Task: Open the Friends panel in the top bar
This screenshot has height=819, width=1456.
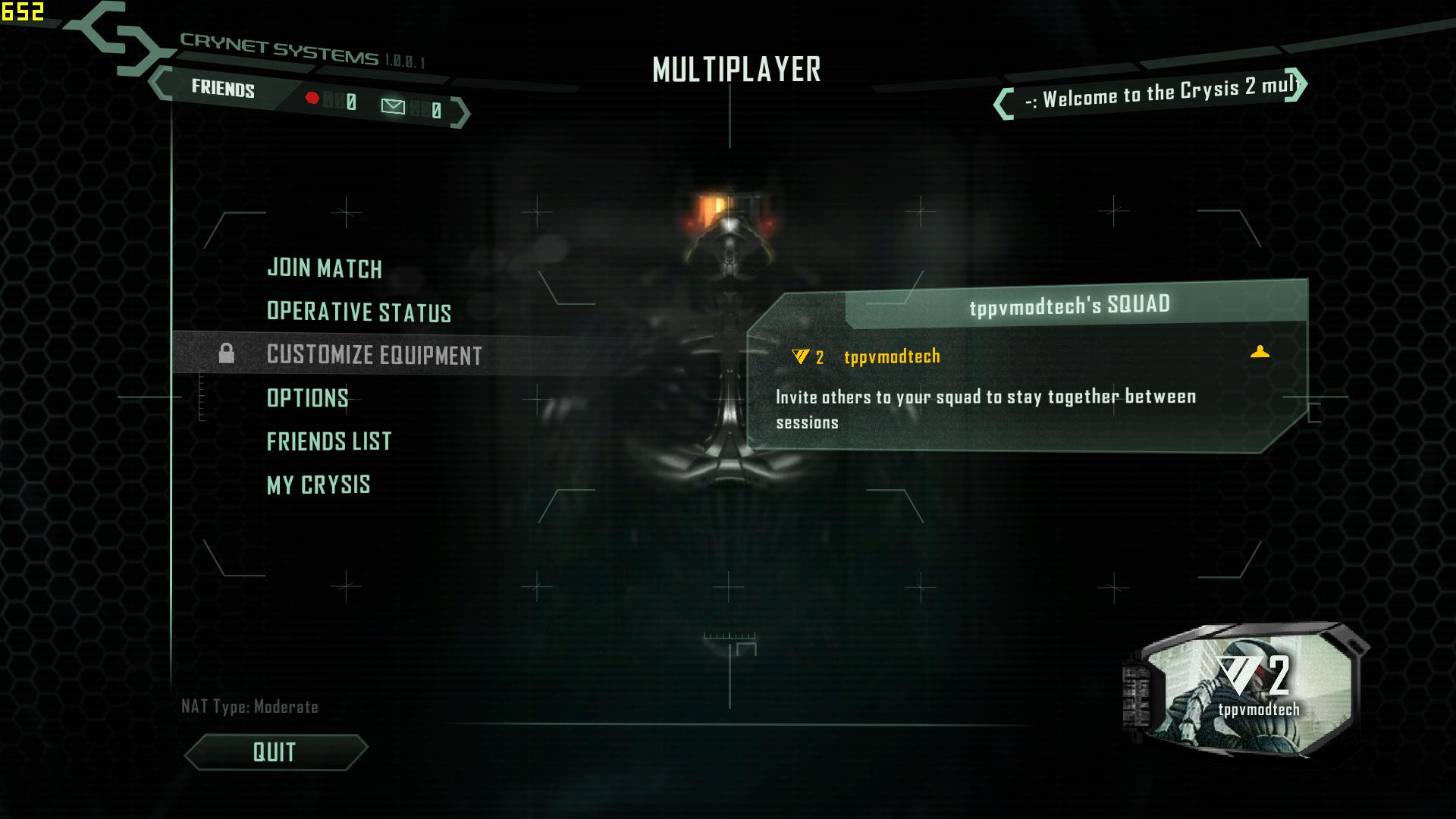Action: coord(223,89)
